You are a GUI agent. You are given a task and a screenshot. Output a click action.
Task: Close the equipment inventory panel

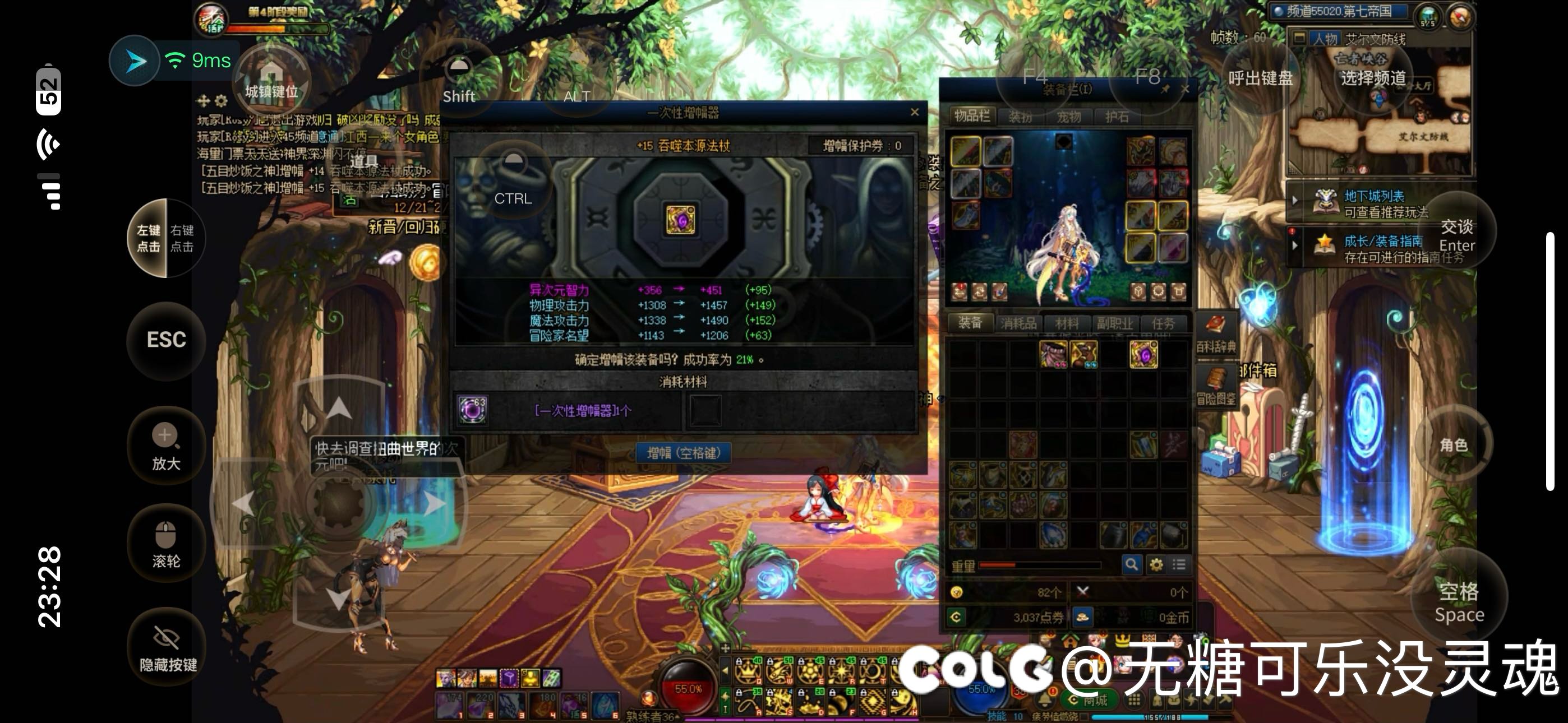click(1184, 89)
